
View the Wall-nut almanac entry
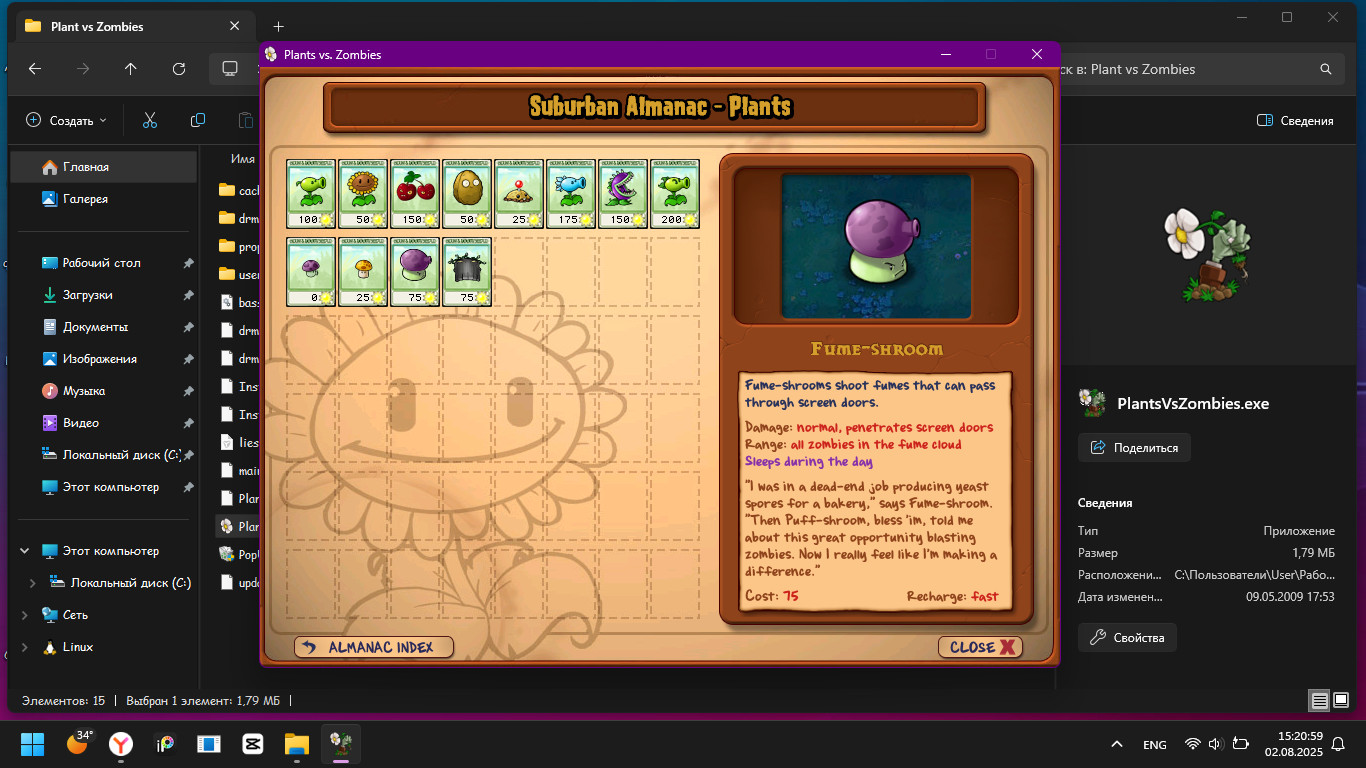[467, 193]
